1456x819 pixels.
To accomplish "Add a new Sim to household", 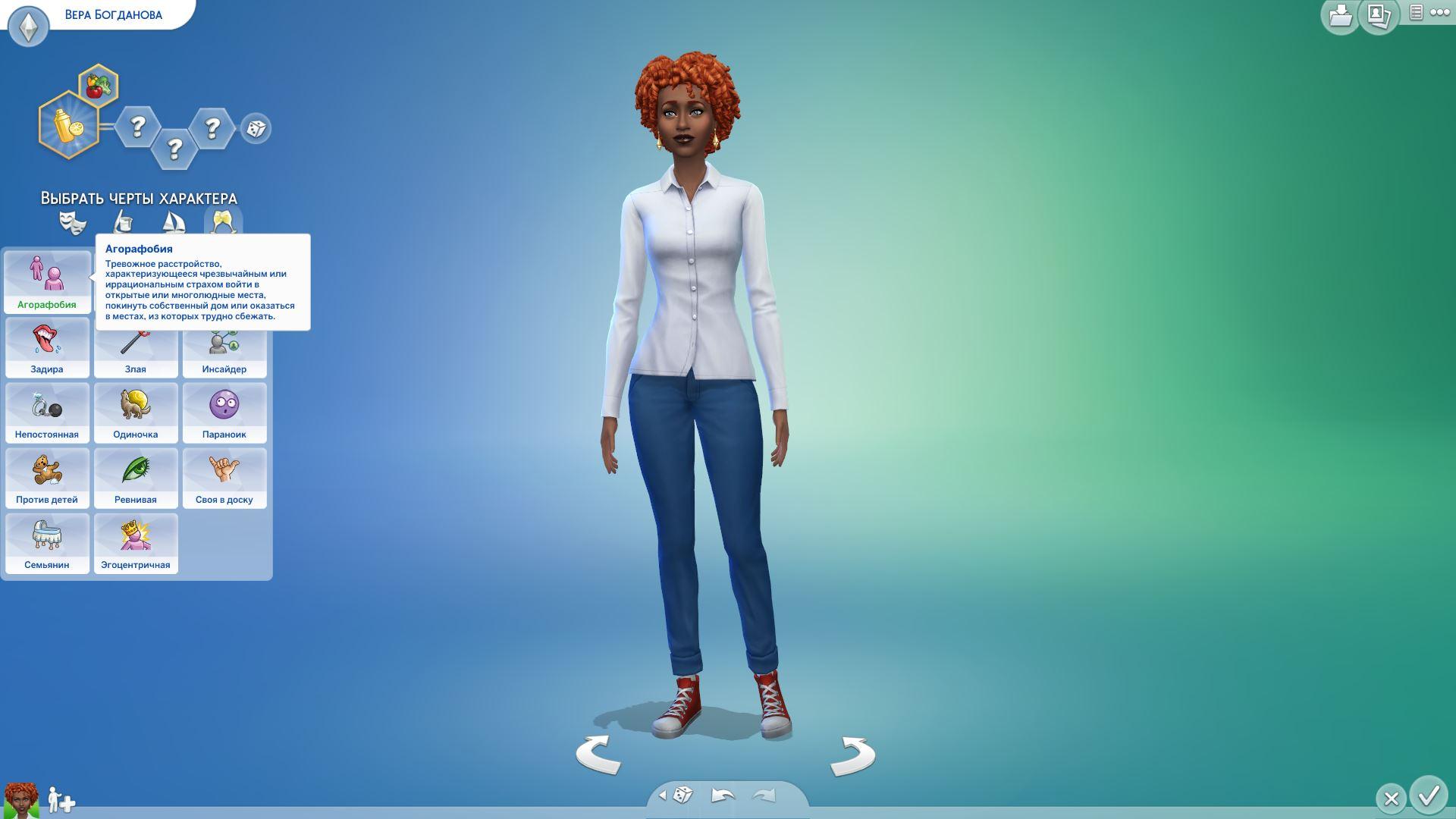I will (x=61, y=800).
